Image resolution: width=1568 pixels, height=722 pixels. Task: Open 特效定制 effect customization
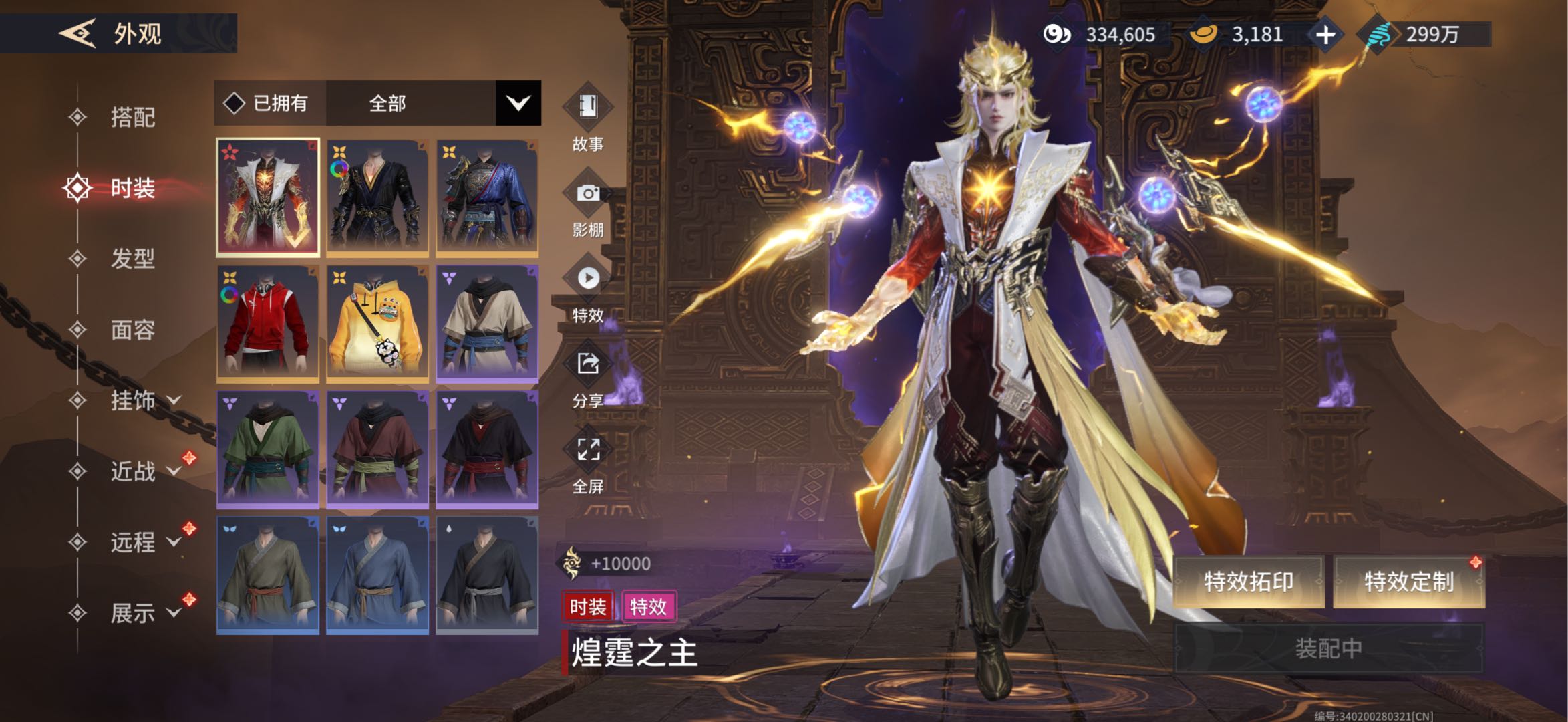[x=1408, y=582]
